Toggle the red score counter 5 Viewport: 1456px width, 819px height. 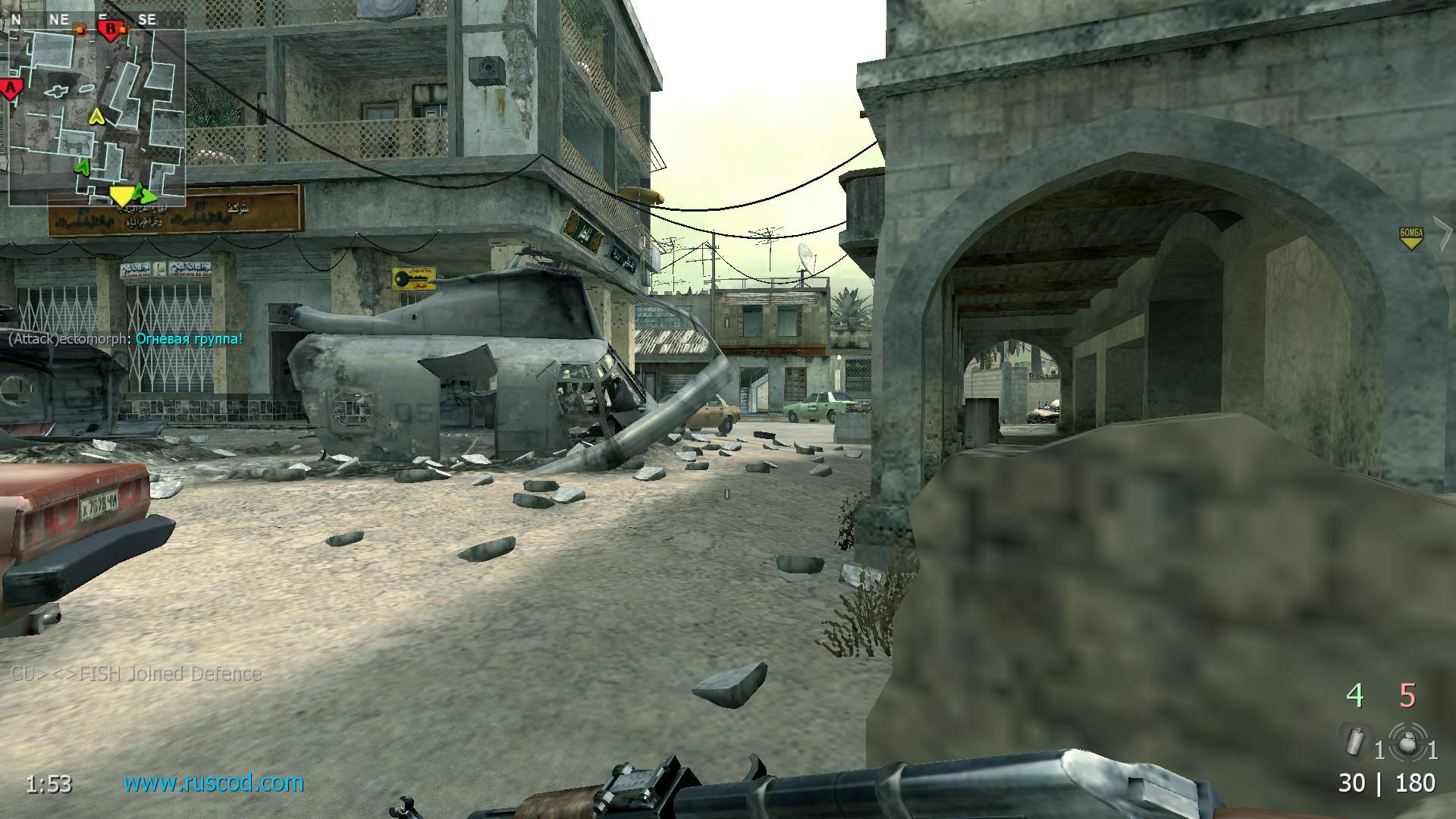[1407, 694]
